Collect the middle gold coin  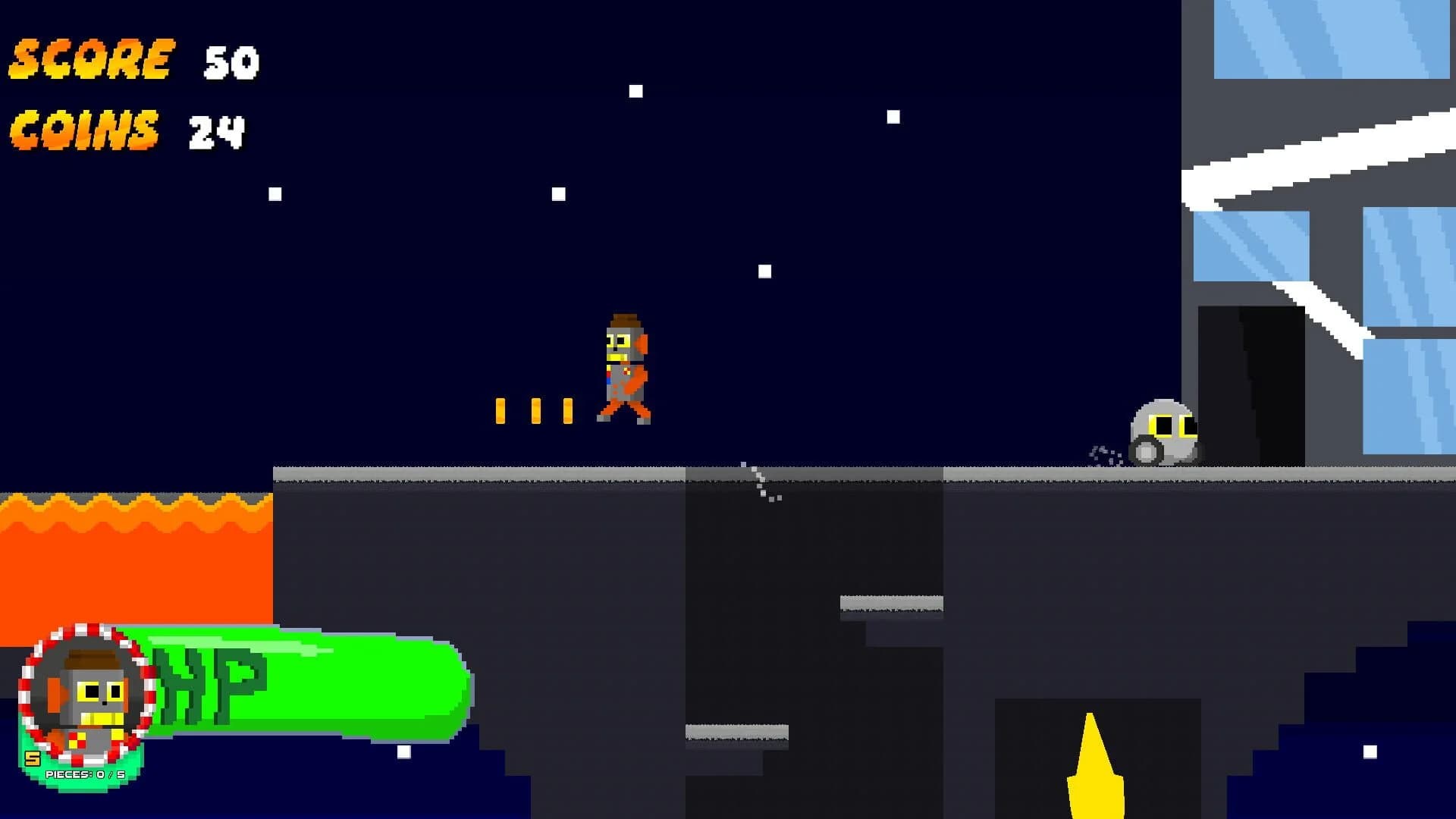[537, 409]
